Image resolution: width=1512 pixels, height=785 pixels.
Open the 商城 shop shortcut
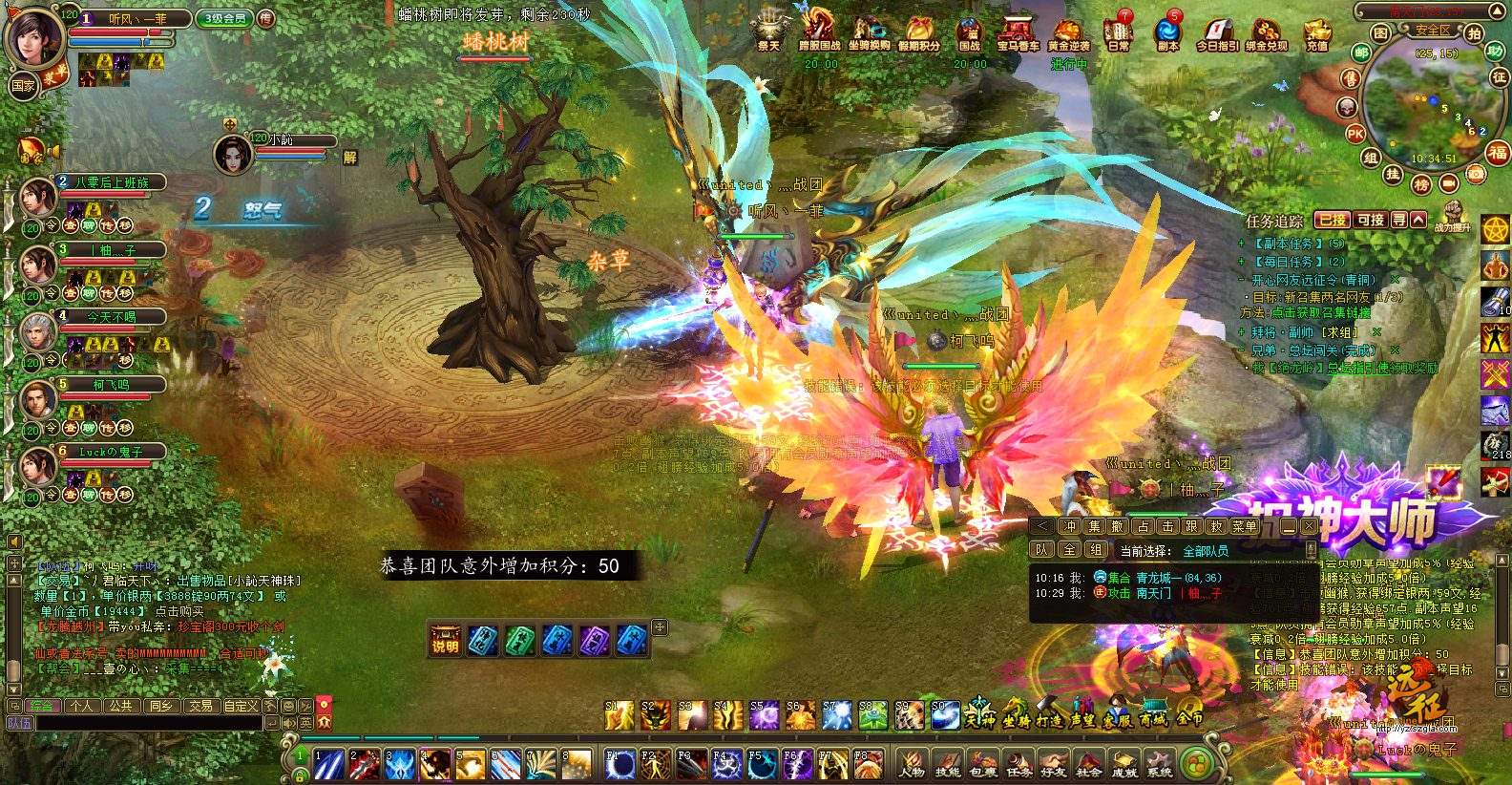(x=1152, y=715)
